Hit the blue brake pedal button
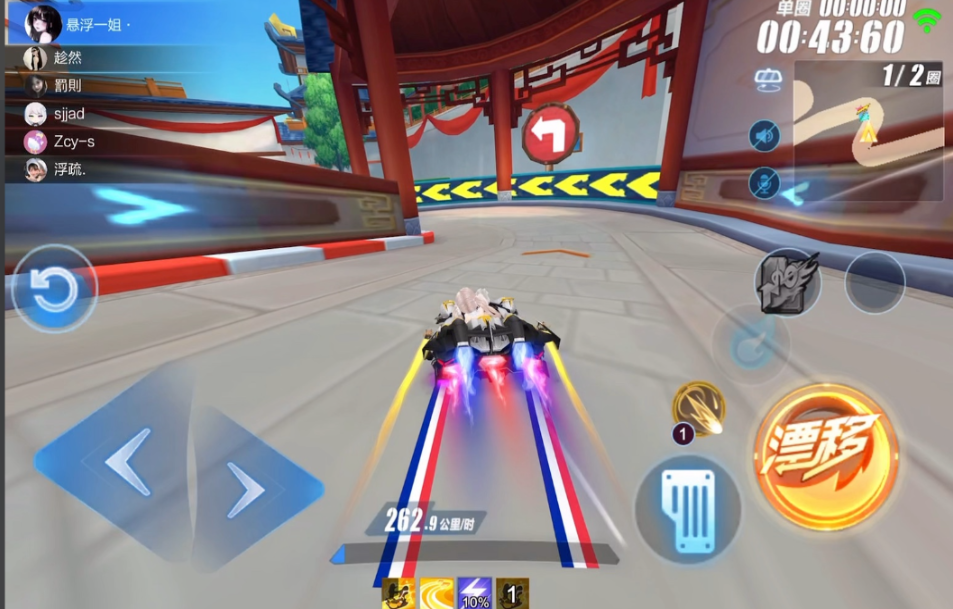 [x=689, y=509]
